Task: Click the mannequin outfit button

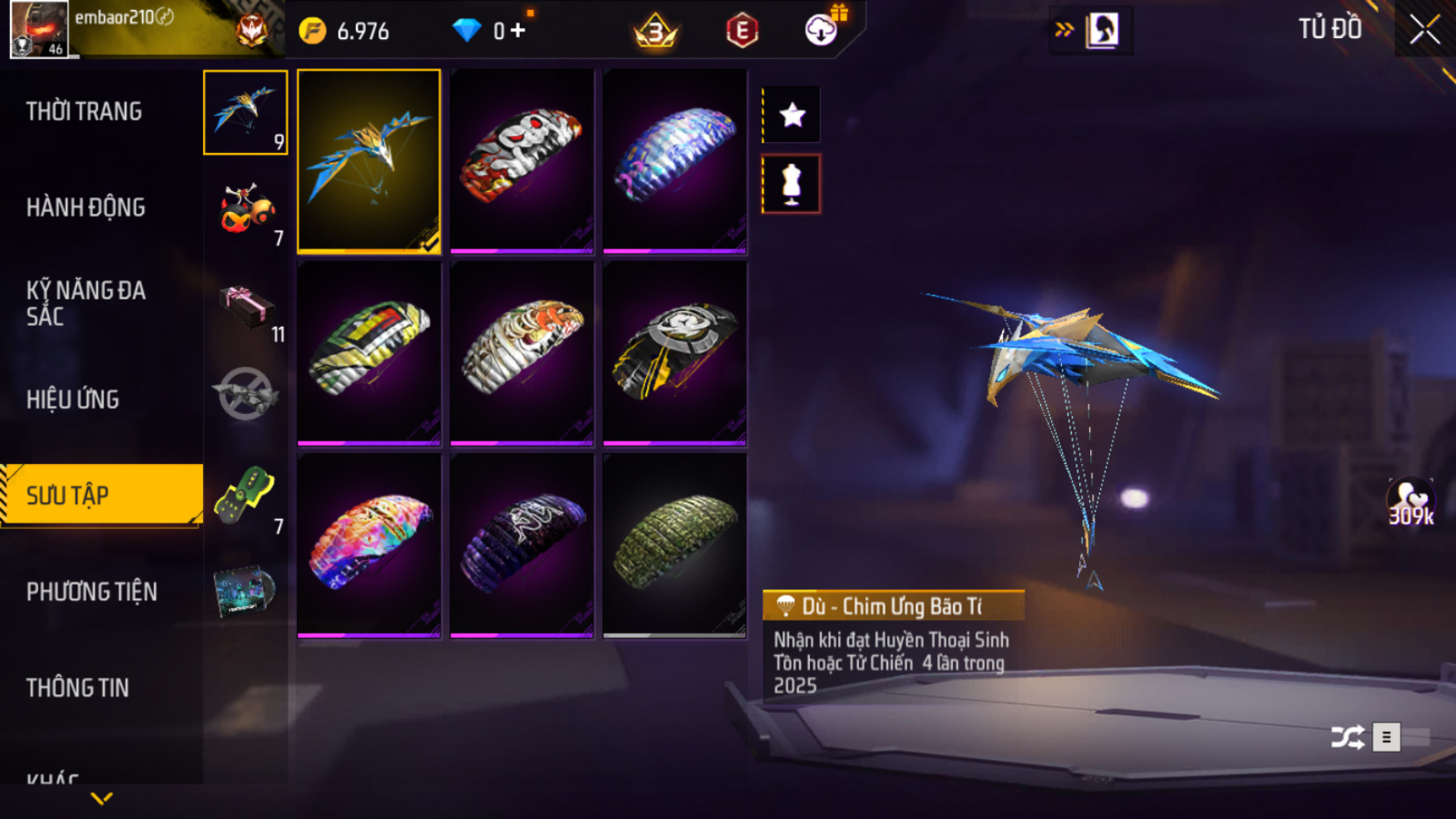Action: point(792,184)
